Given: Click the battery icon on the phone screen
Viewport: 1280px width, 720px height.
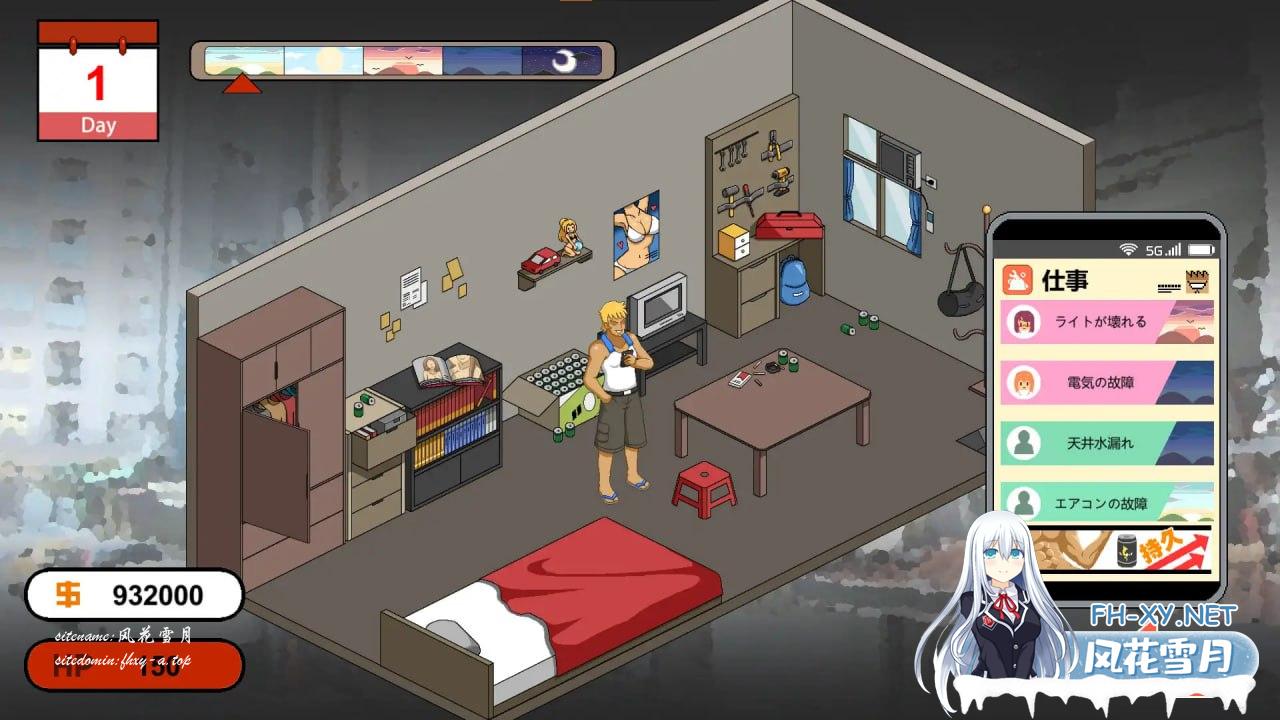Looking at the screenshot, I should click(x=1200, y=249).
